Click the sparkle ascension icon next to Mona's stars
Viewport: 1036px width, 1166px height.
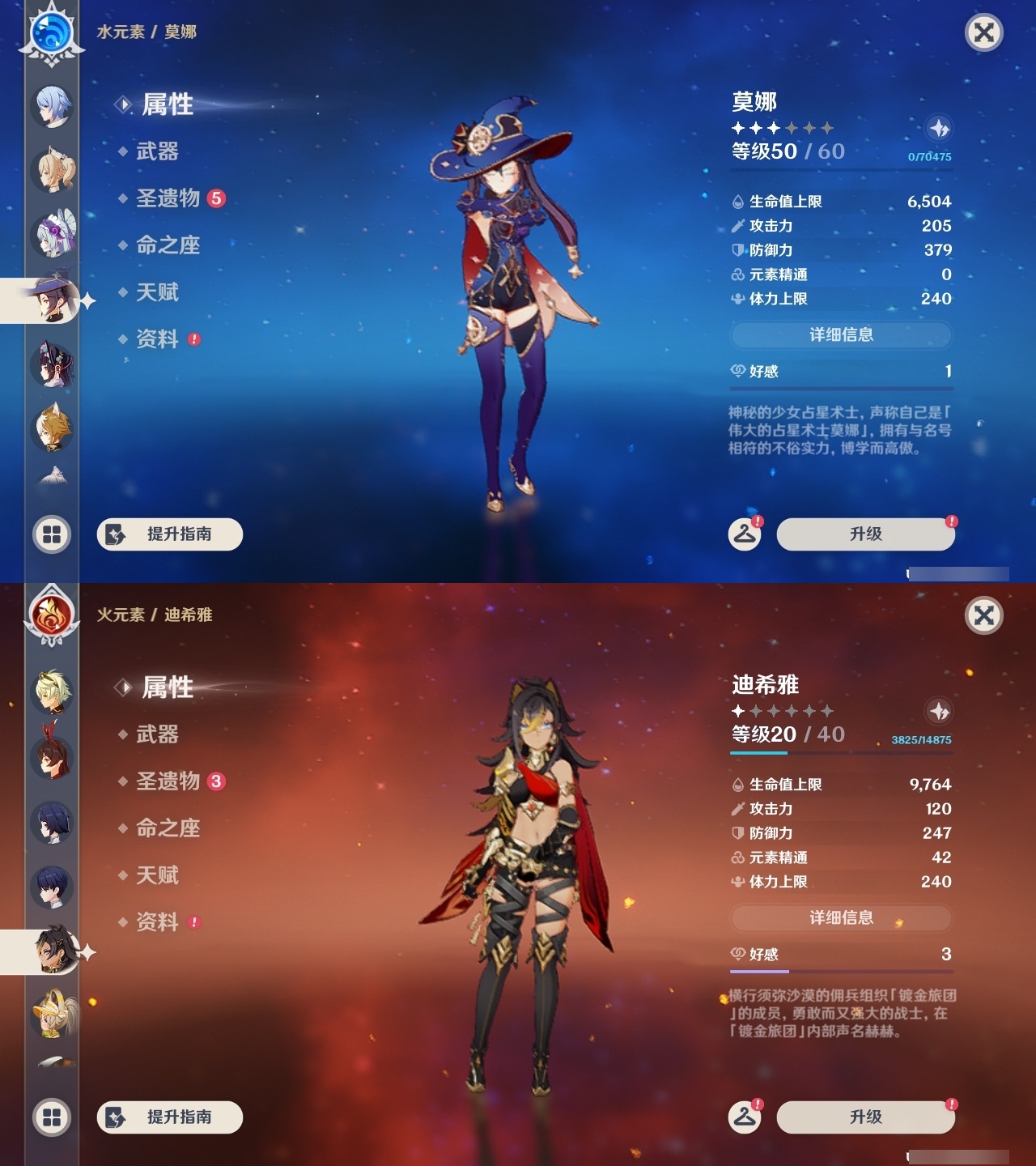point(939,128)
